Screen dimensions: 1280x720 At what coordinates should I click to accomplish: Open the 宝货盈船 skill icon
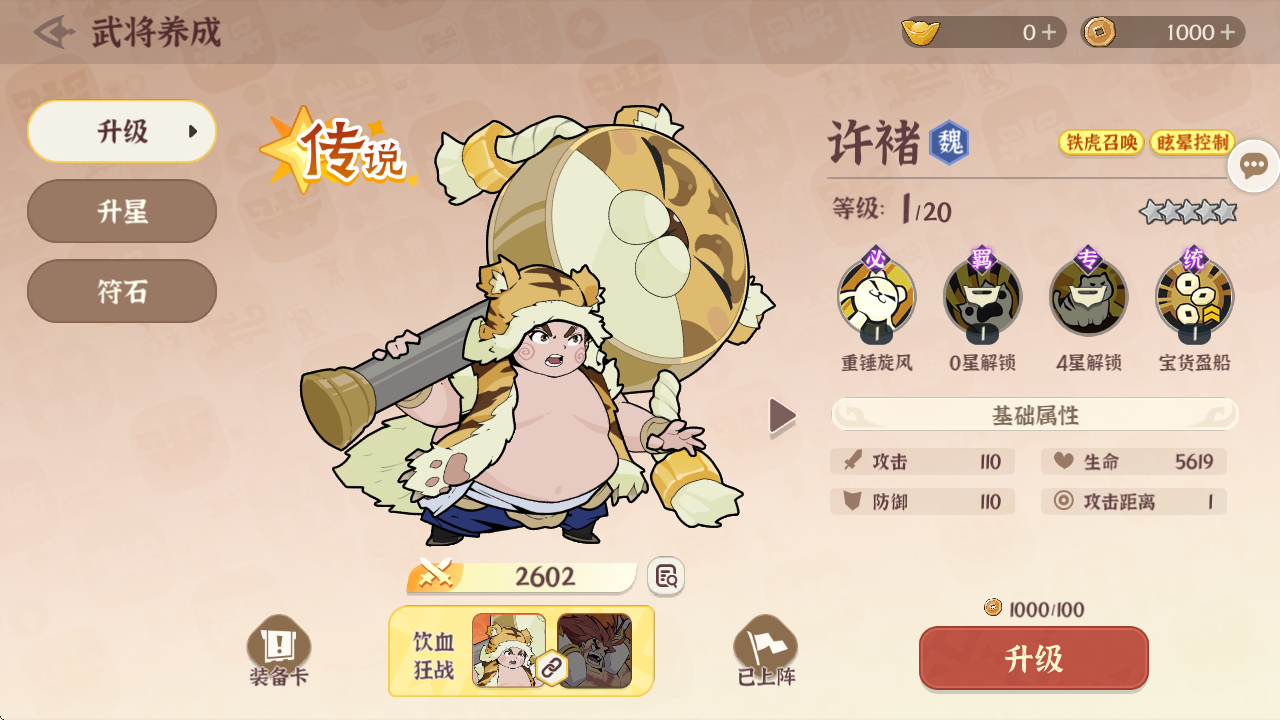click(x=1196, y=297)
